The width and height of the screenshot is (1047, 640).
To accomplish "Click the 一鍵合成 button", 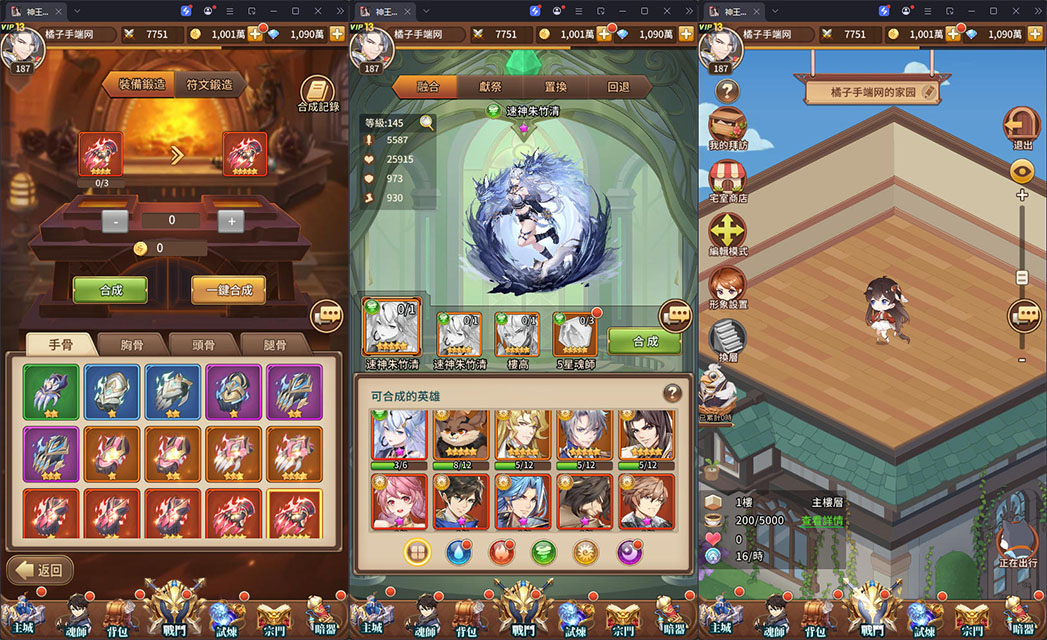I will [x=228, y=291].
